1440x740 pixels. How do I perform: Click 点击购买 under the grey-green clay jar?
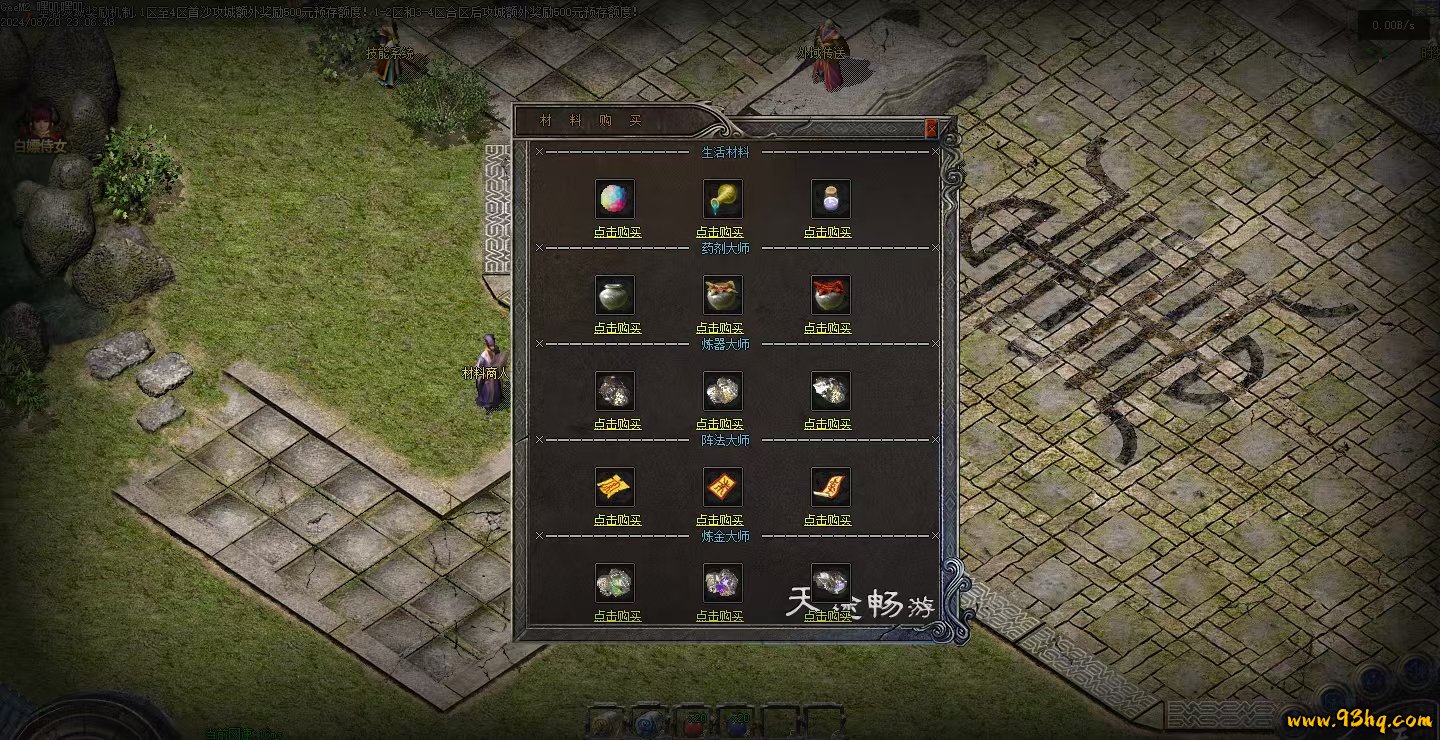coord(617,329)
